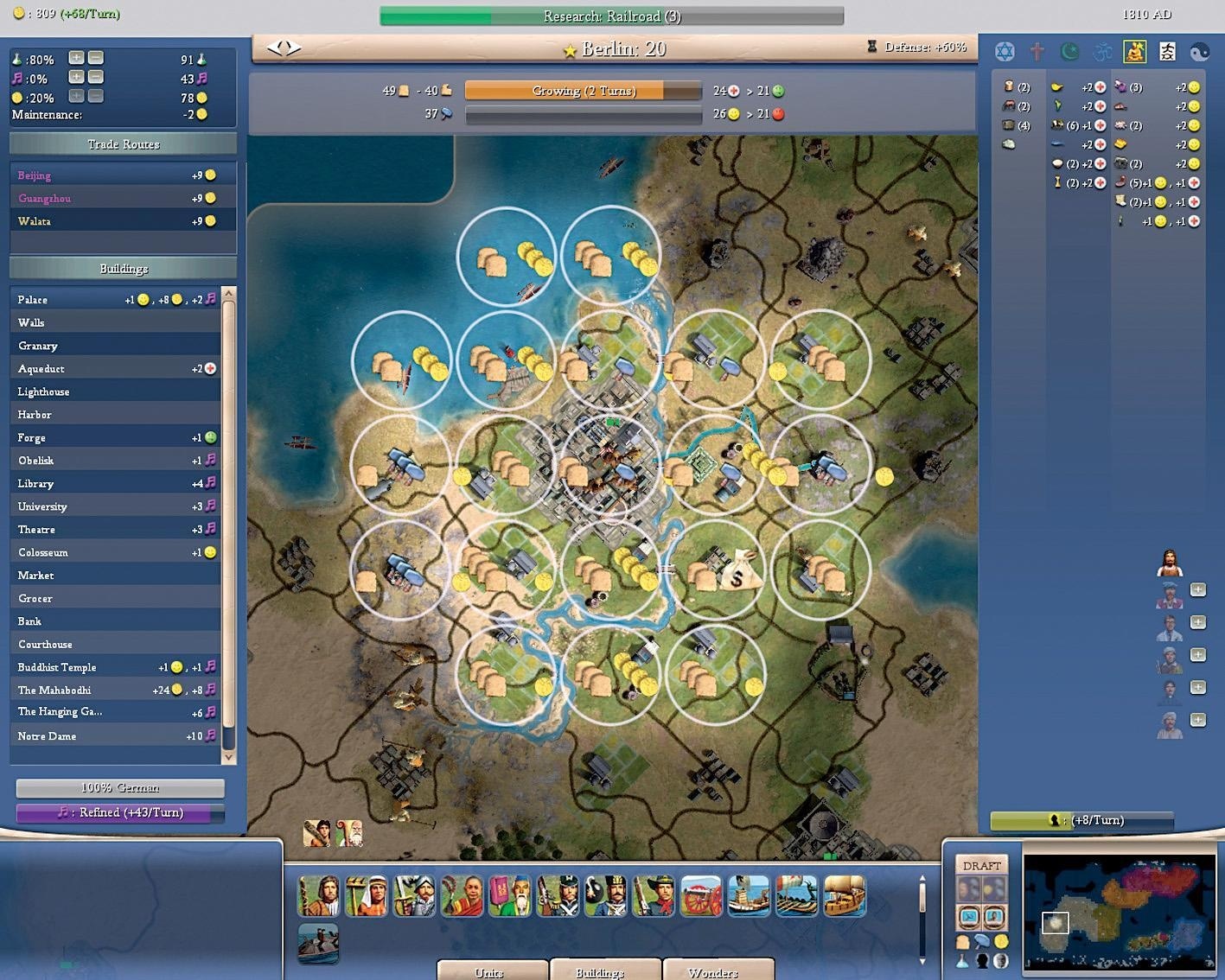
Task: Select the Judaism Star of David religion icon
Action: click(x=1005, y=51)
